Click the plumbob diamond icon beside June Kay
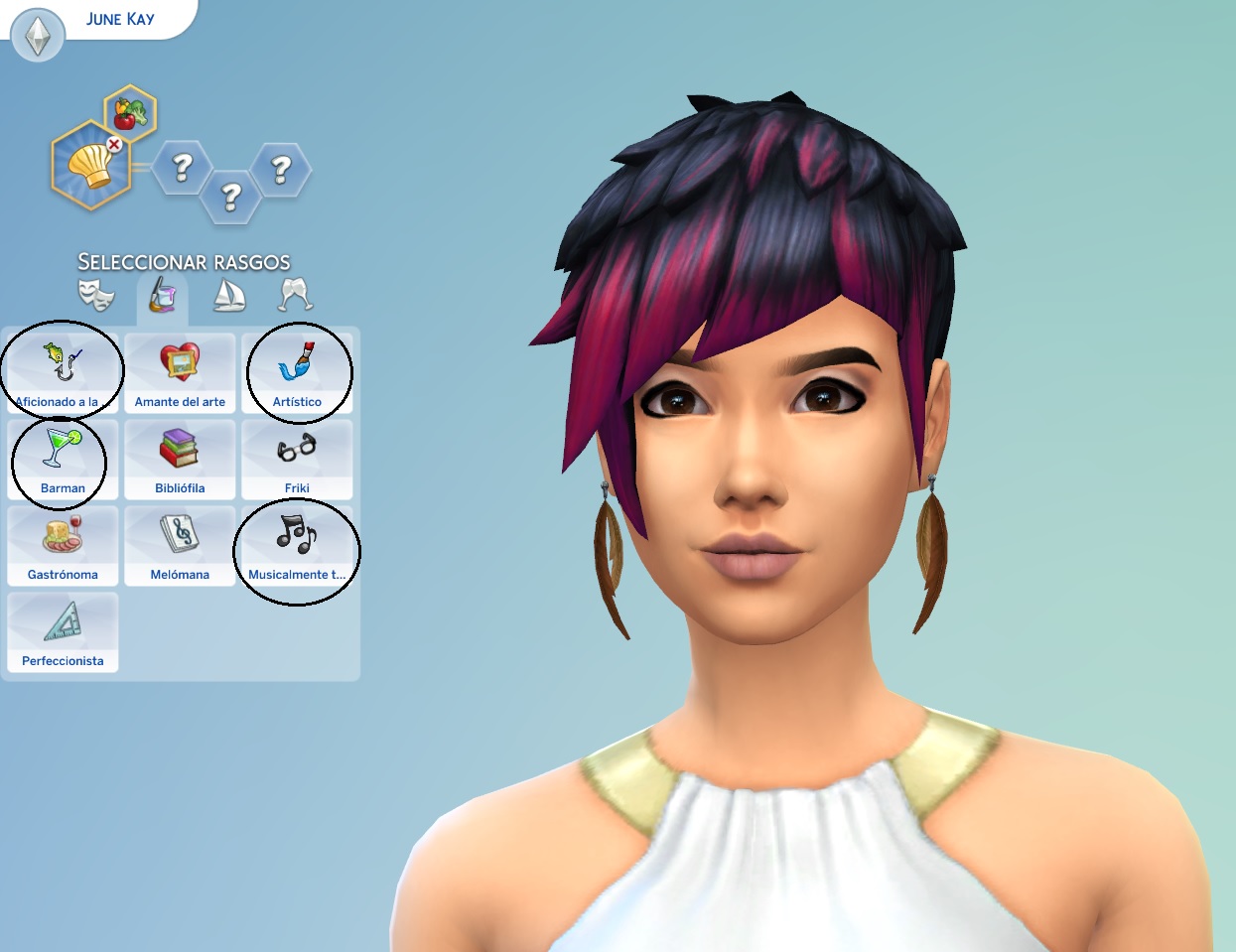The width and height of the screenshot is (1236, 952). [38, 36]
